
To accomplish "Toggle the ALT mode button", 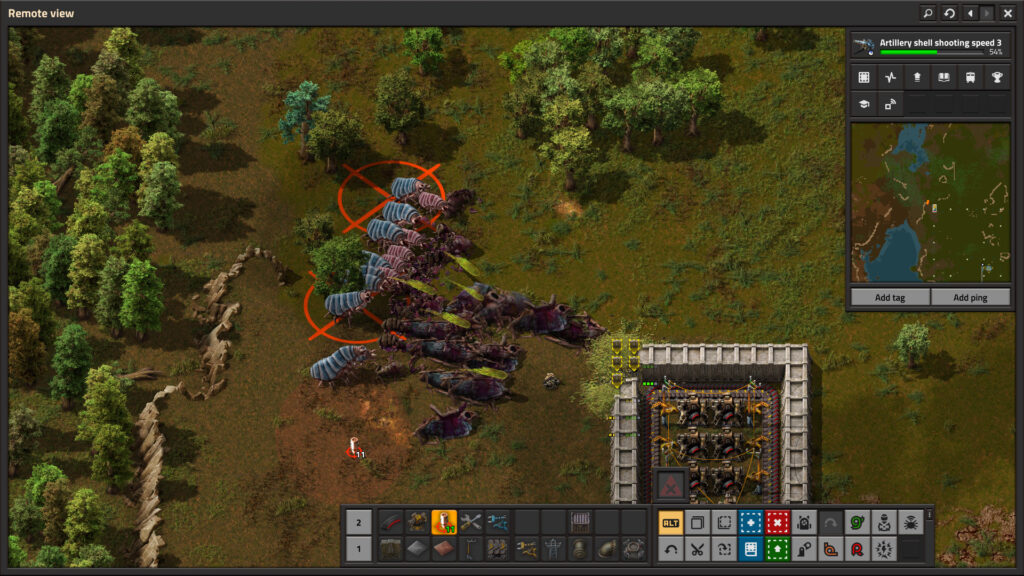I will 671,521.
